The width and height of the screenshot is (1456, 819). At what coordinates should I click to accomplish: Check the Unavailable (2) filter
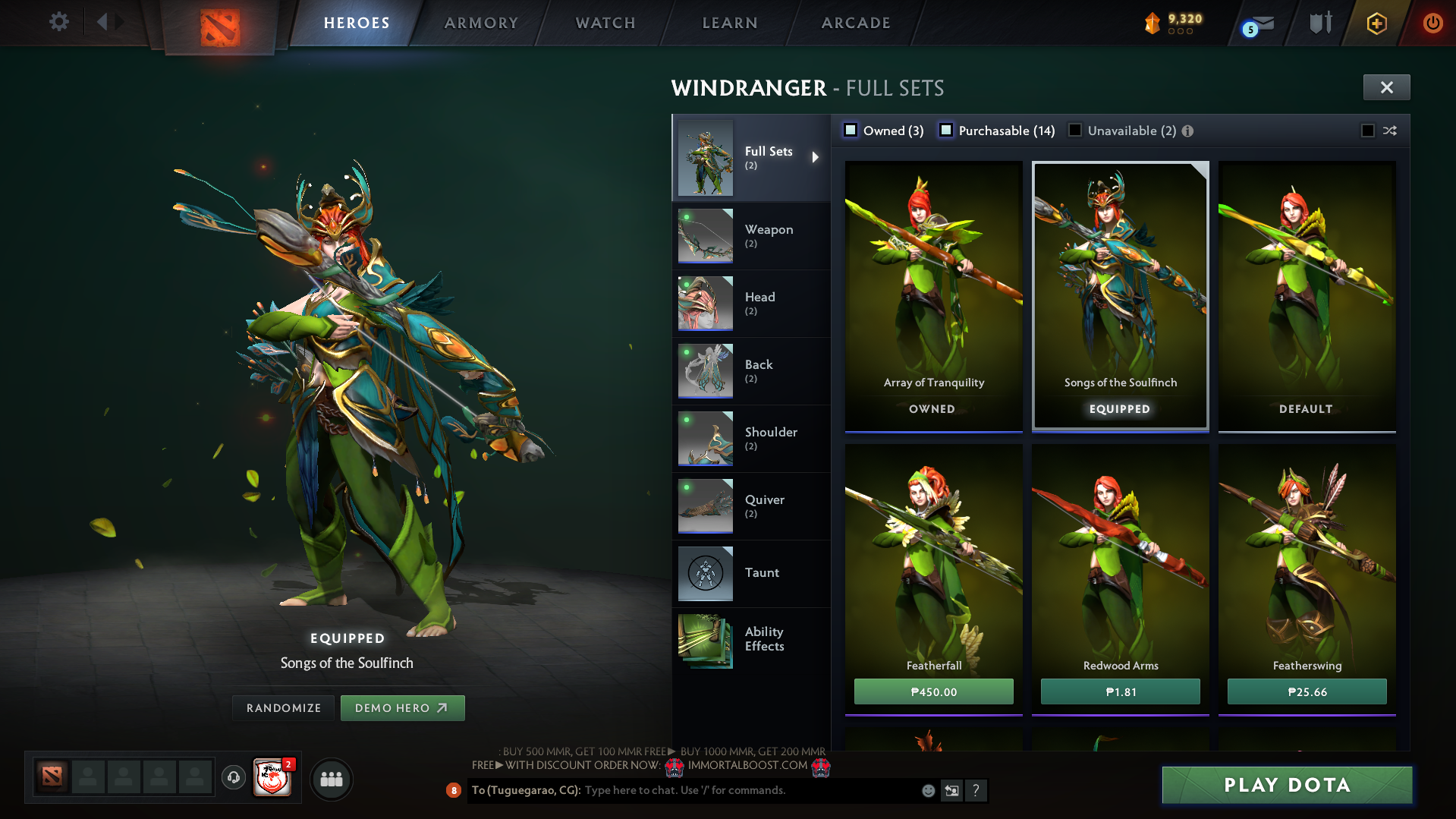1075,131
